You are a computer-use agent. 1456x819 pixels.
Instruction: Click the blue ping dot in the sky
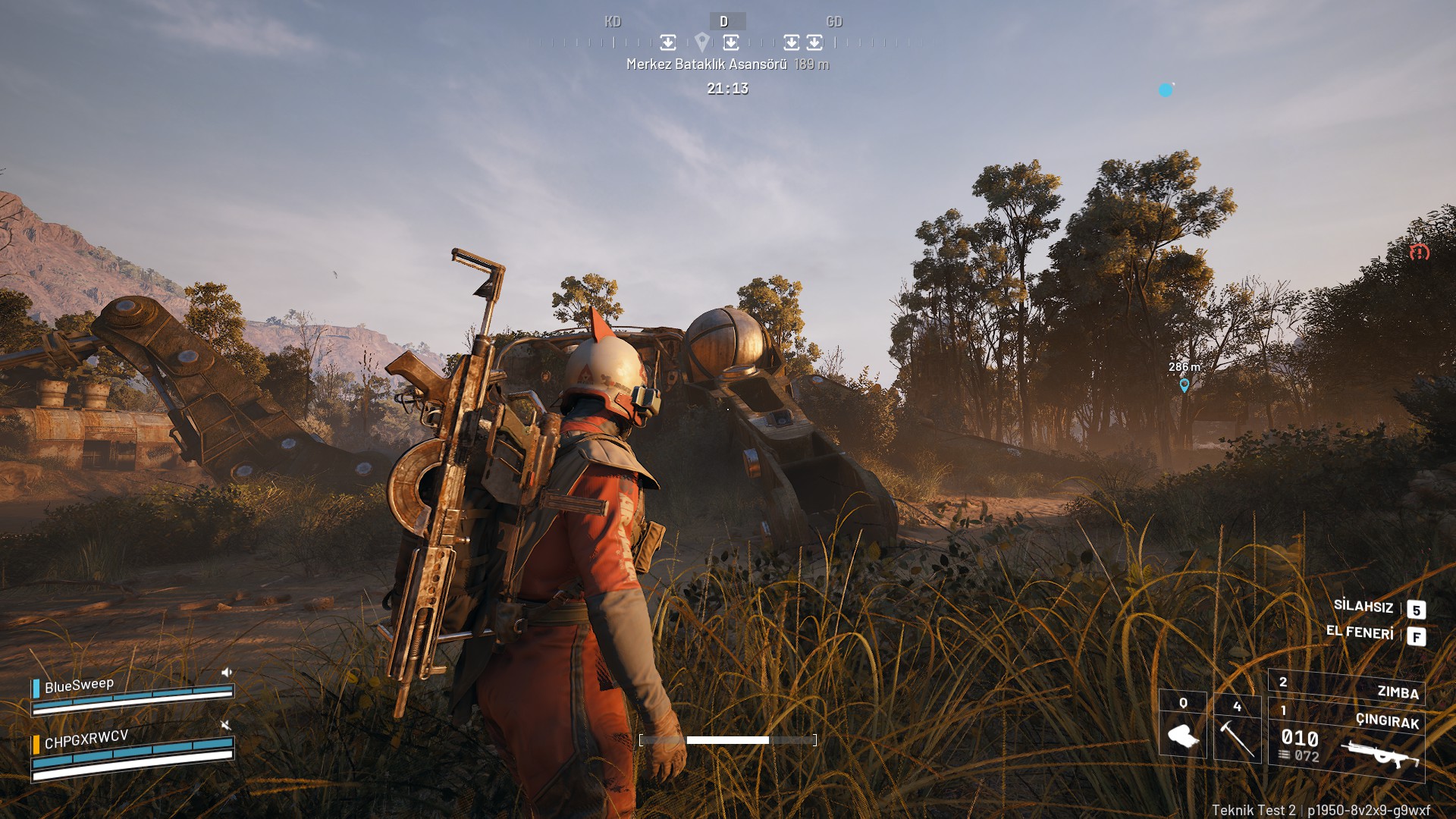coord(1166,90)
